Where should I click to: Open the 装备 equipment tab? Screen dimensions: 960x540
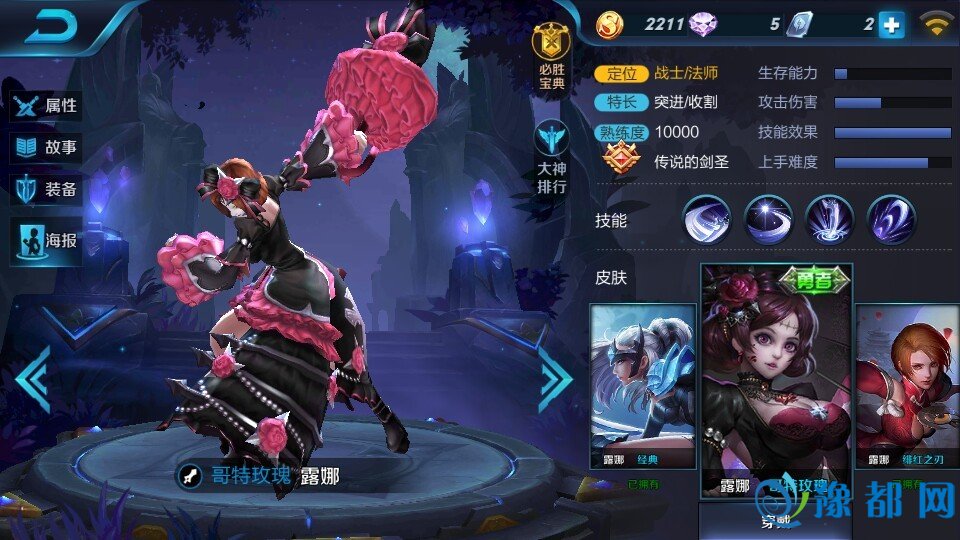click(46, 190)
